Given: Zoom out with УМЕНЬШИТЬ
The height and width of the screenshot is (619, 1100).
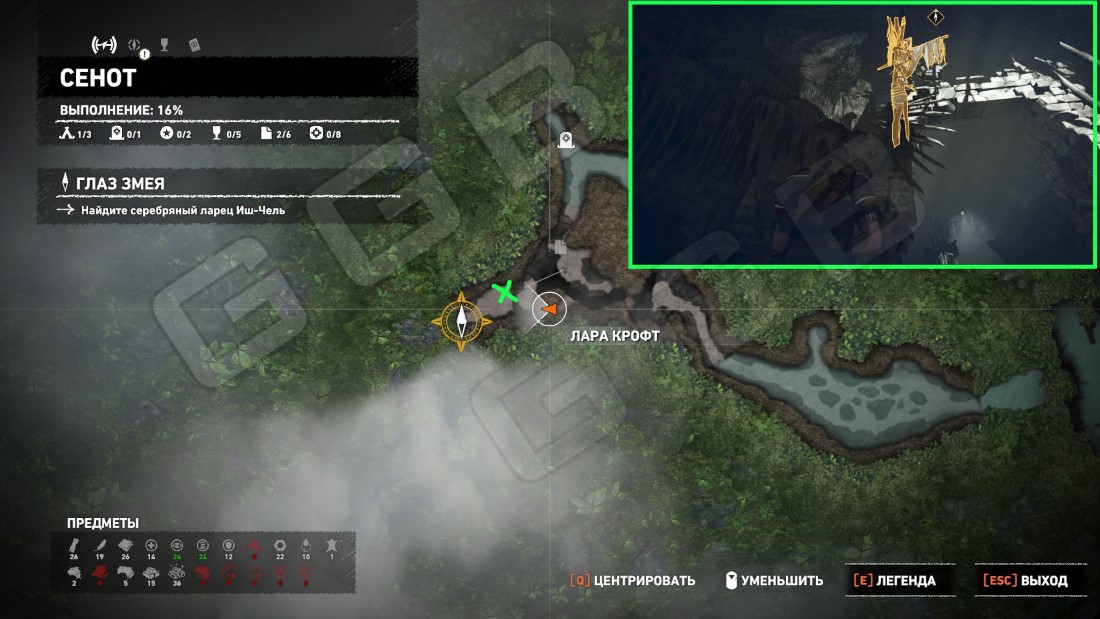Looking at the screenshot, I should pyautogui.click(x=773, y=580).
